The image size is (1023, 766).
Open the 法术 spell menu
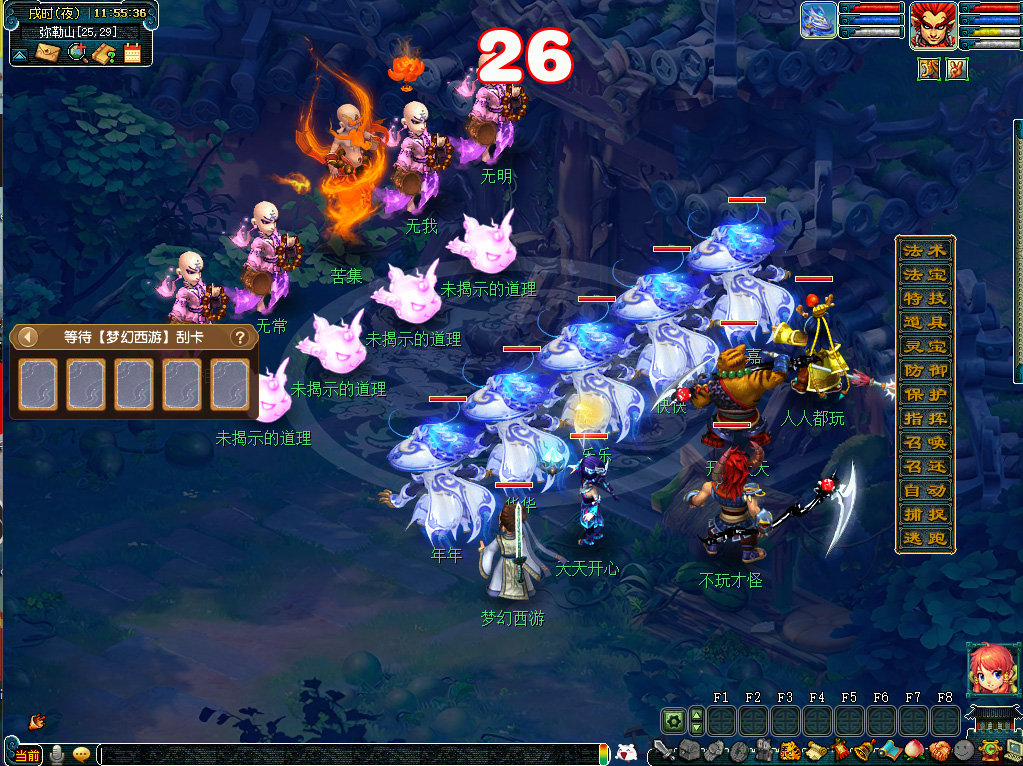(x=924, y=250)
